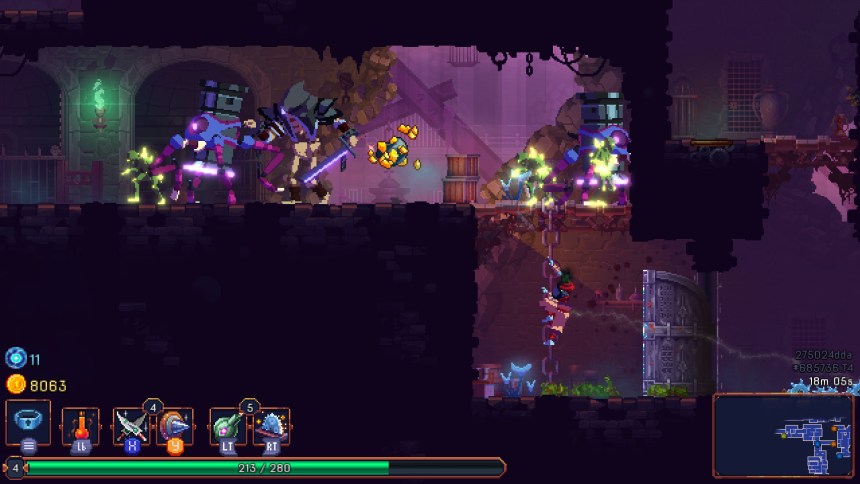Select the spiked shield weapon slot
The image size is (860, 484).
pos(175,425)
